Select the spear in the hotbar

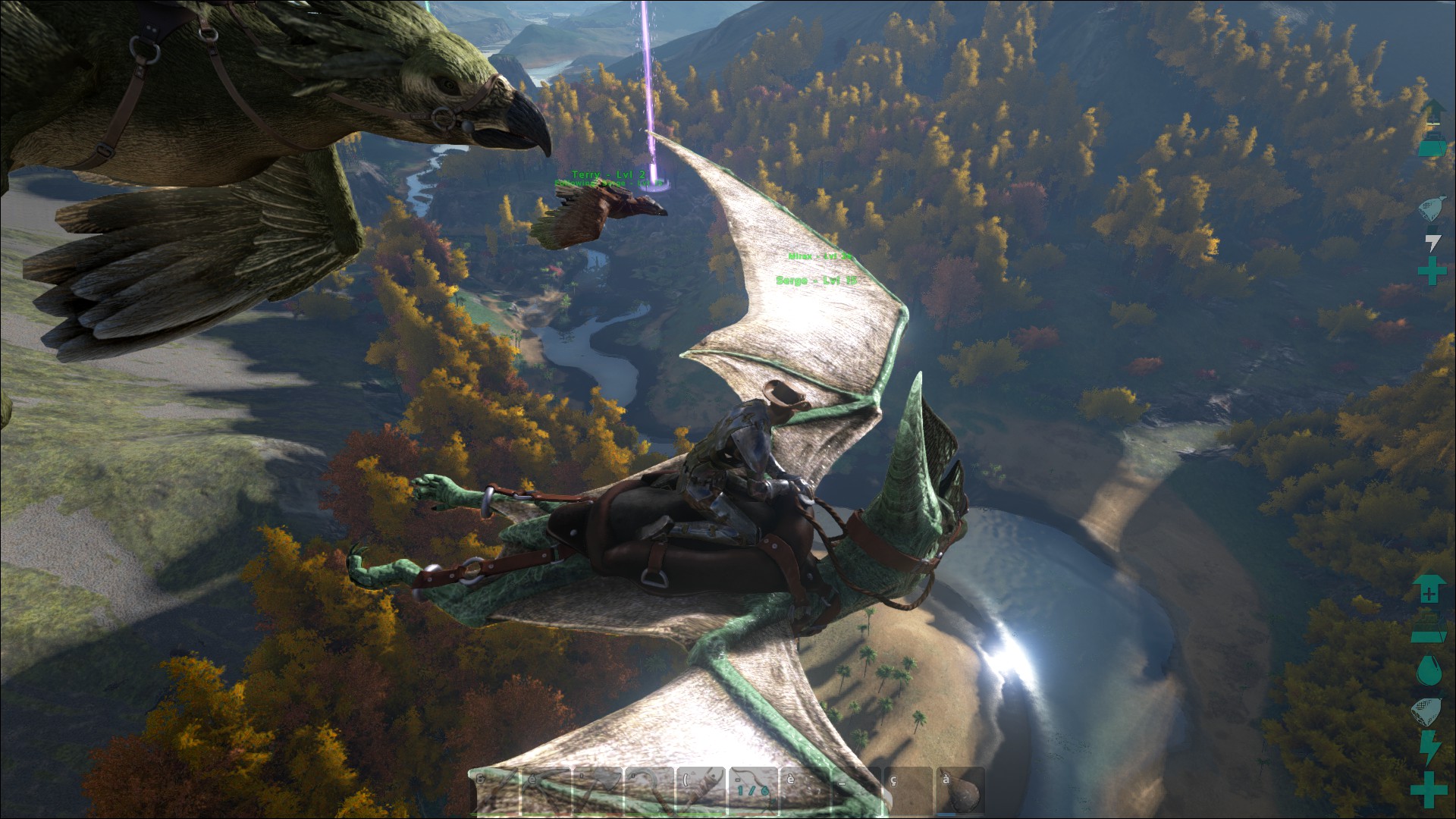[x=494, y=791]
